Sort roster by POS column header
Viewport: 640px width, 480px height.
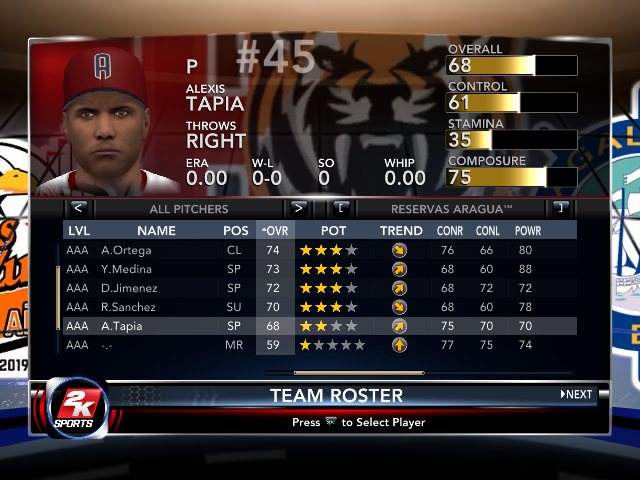(236, 231)
